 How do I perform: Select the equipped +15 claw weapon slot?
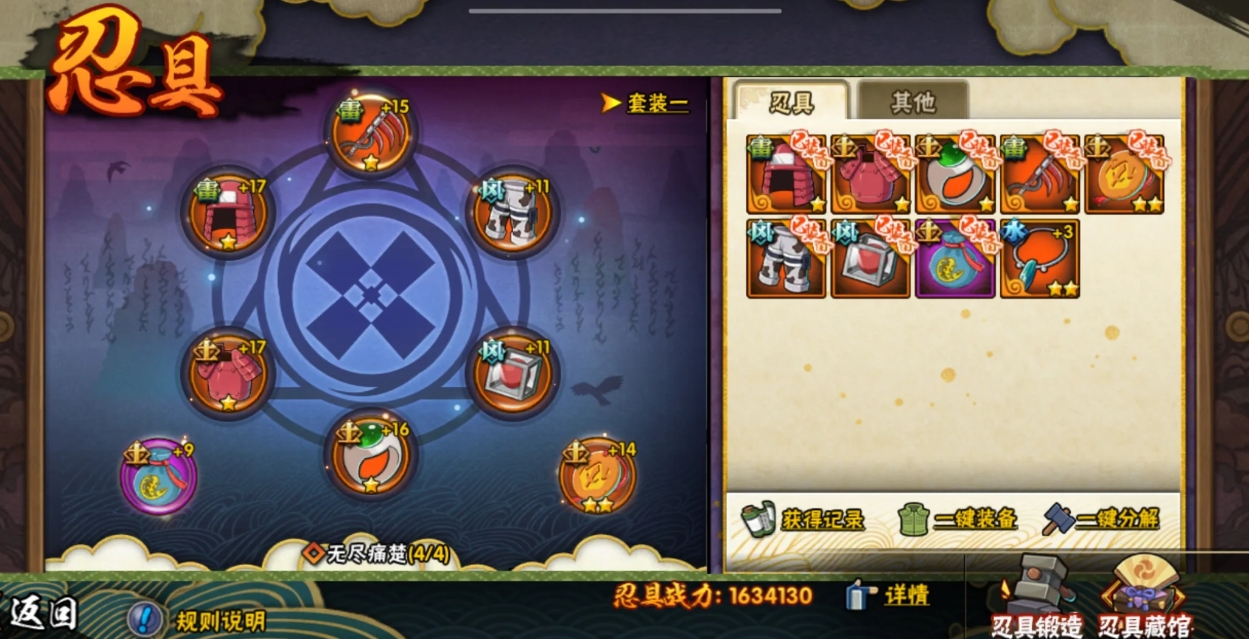coord(371,135)
